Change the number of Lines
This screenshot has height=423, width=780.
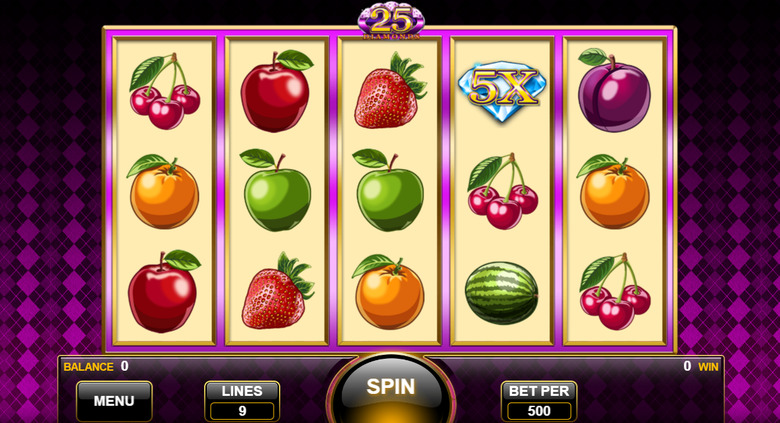point(242,401)
